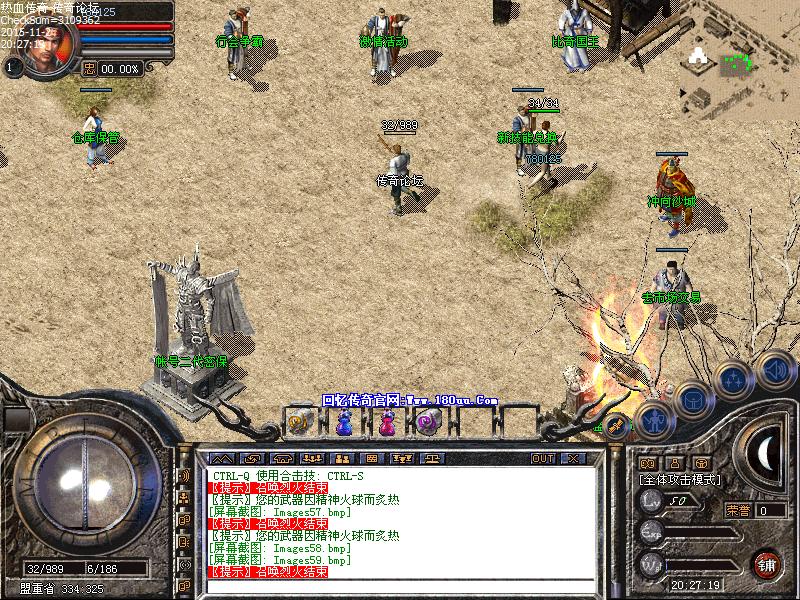Close the chat panel with X
800x600 pixels.
[x=572, y=458]
